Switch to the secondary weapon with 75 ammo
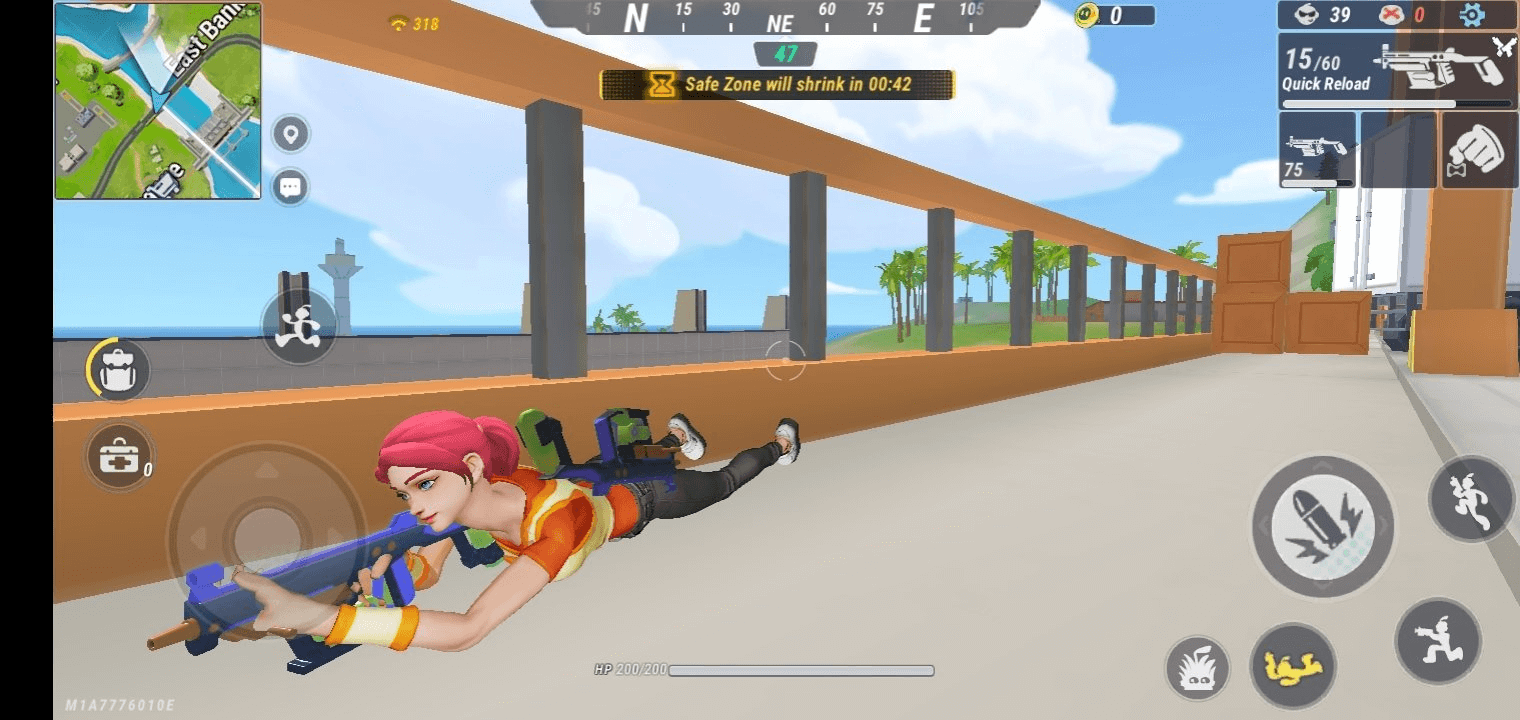 tap(1317, 150)
